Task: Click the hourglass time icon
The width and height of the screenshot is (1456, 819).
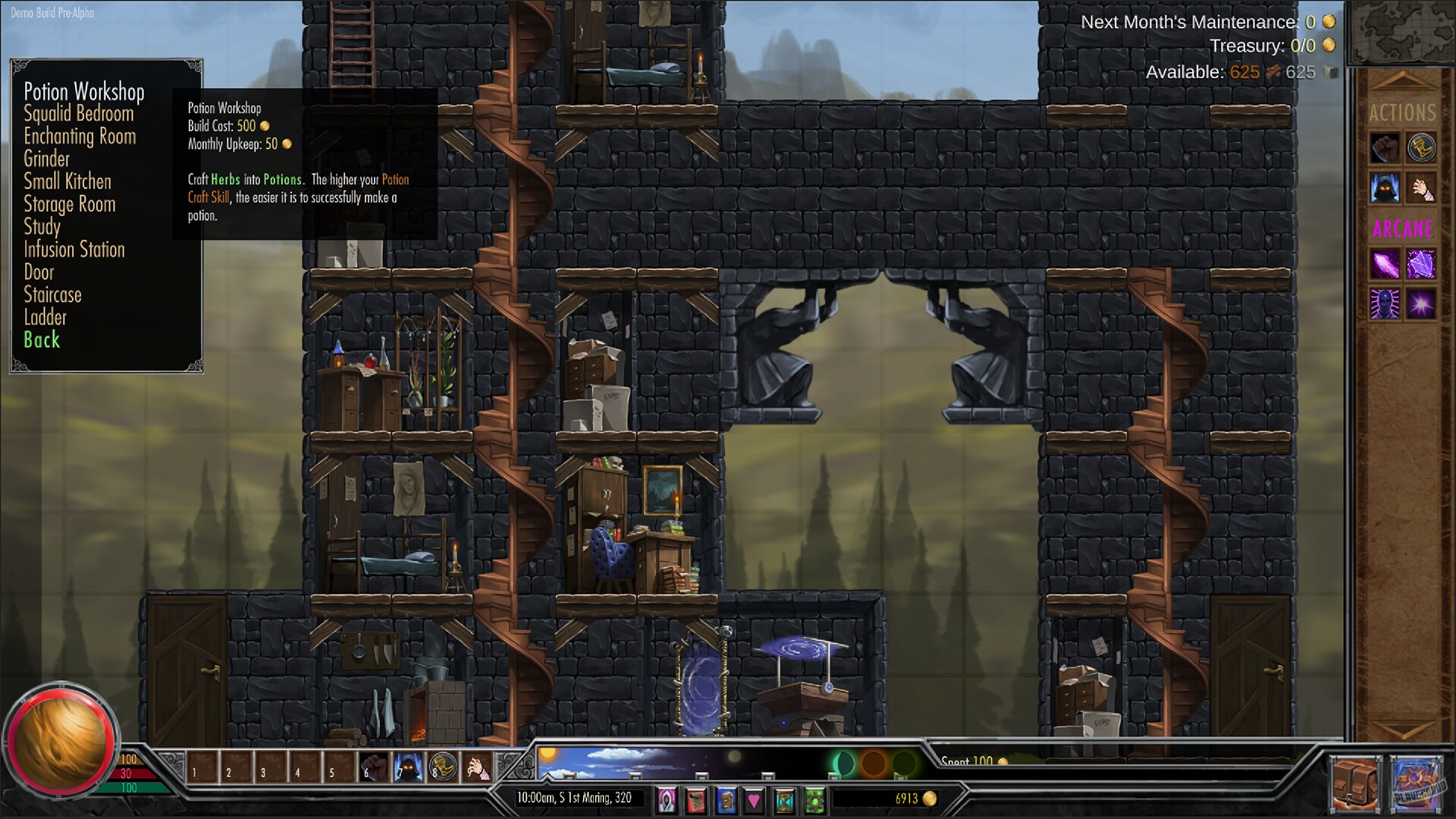Action: pyautogui.click(x=781, y=799)
